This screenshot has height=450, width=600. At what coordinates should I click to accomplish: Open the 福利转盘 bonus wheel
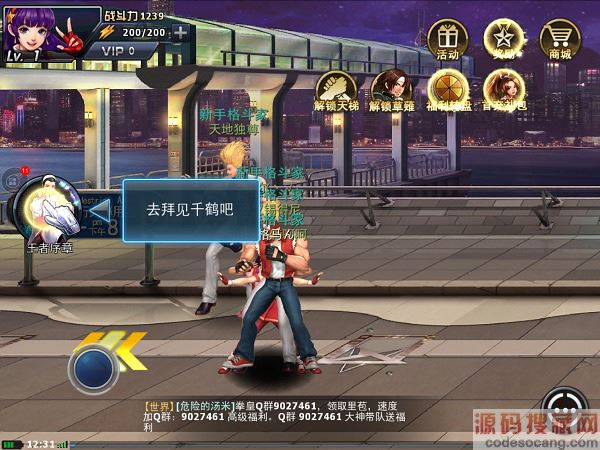tap(447, 88)
